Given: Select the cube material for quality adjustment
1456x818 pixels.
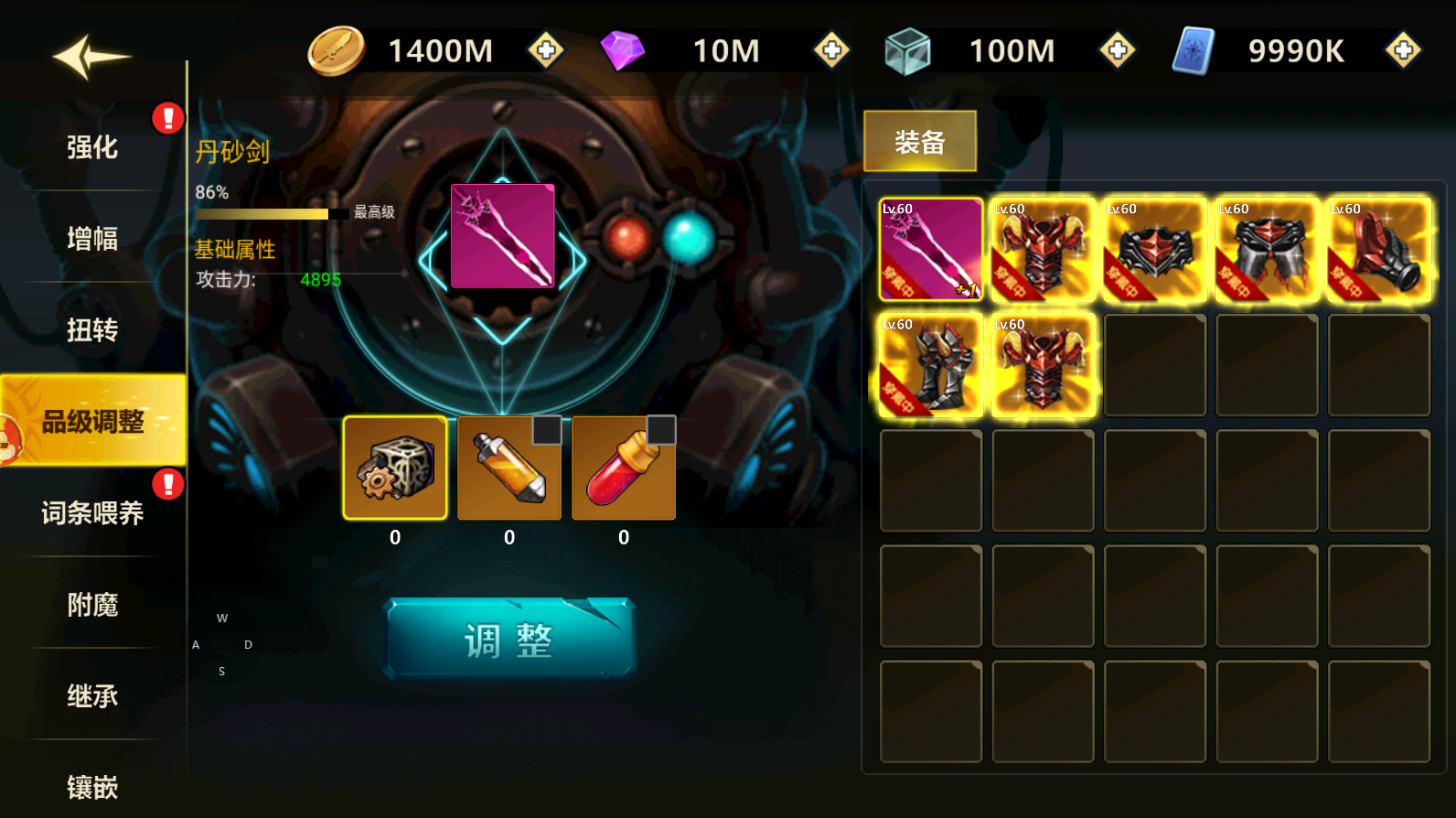Looking at the screenshot, I should (x=394, y=468).
